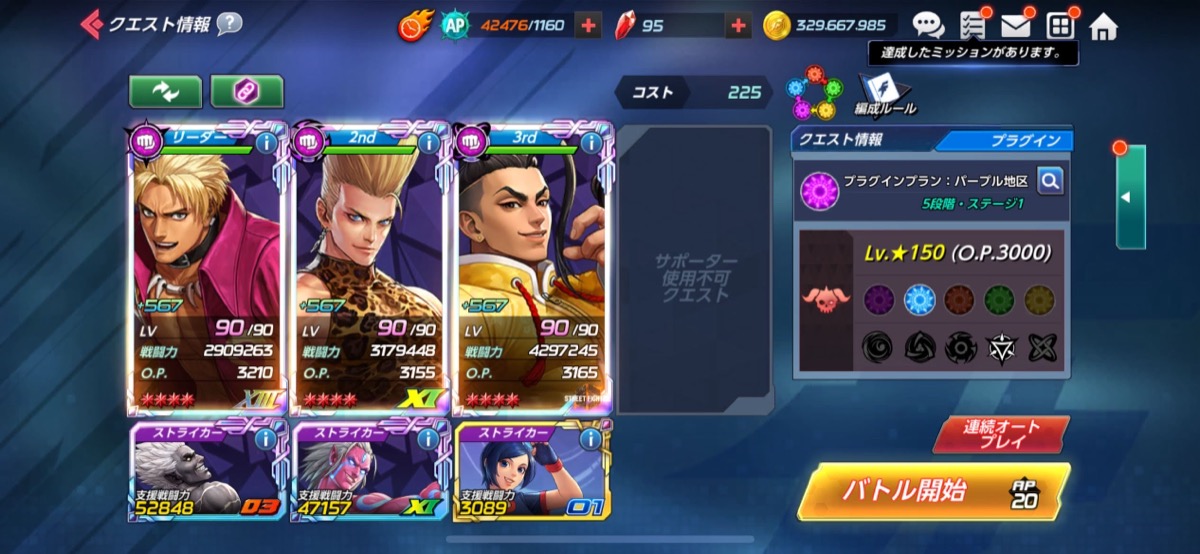Open the missions checklist icon
The width and height of the screenshot is (1200, 554).
point(972,26)
